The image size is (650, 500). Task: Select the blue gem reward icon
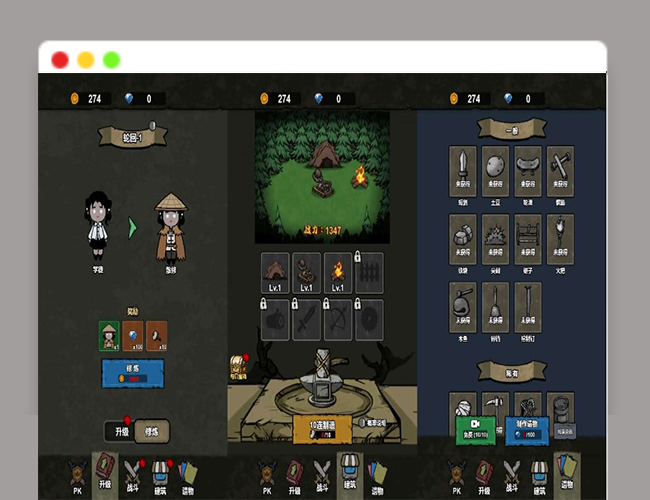point(133,336)
